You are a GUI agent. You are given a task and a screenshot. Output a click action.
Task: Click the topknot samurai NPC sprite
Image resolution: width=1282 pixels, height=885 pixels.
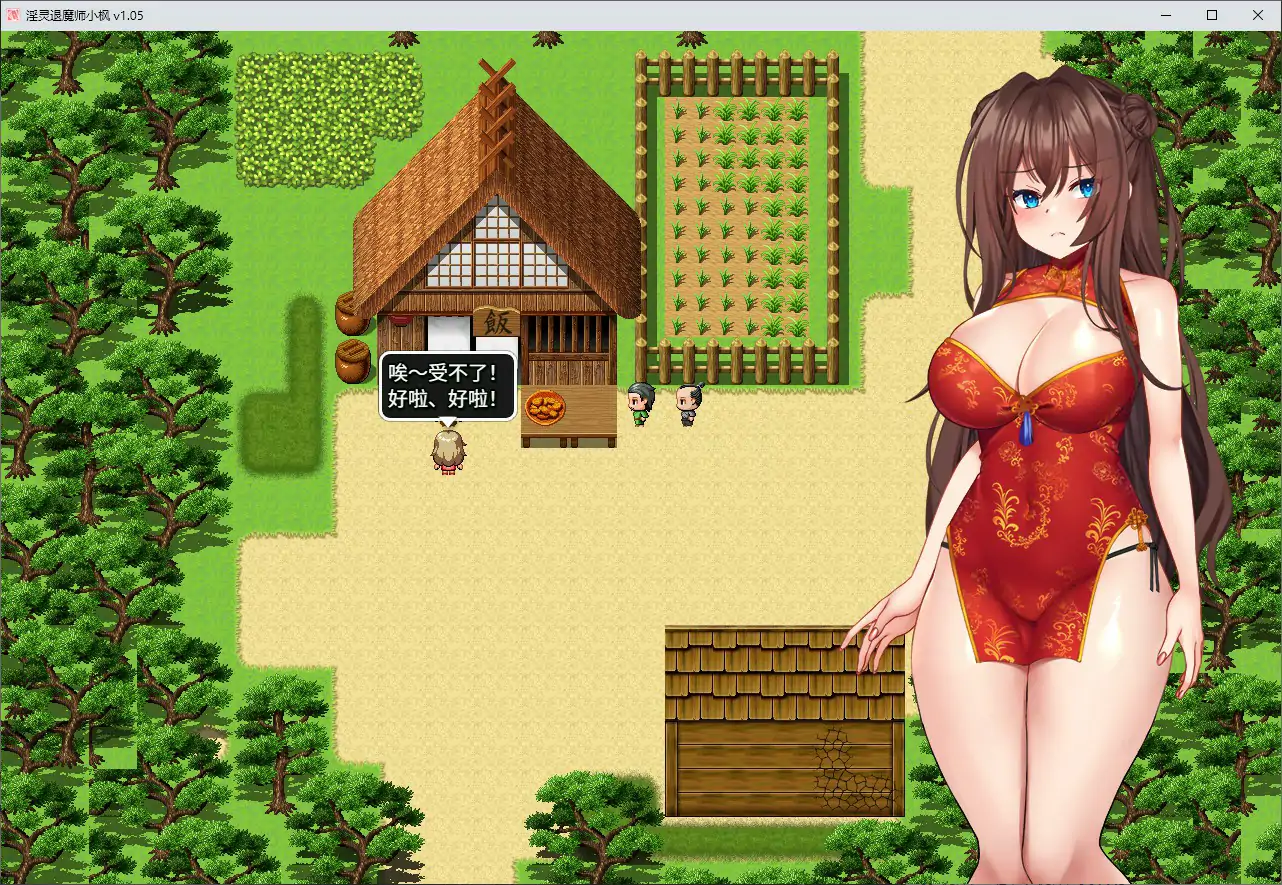pos(686,398)
